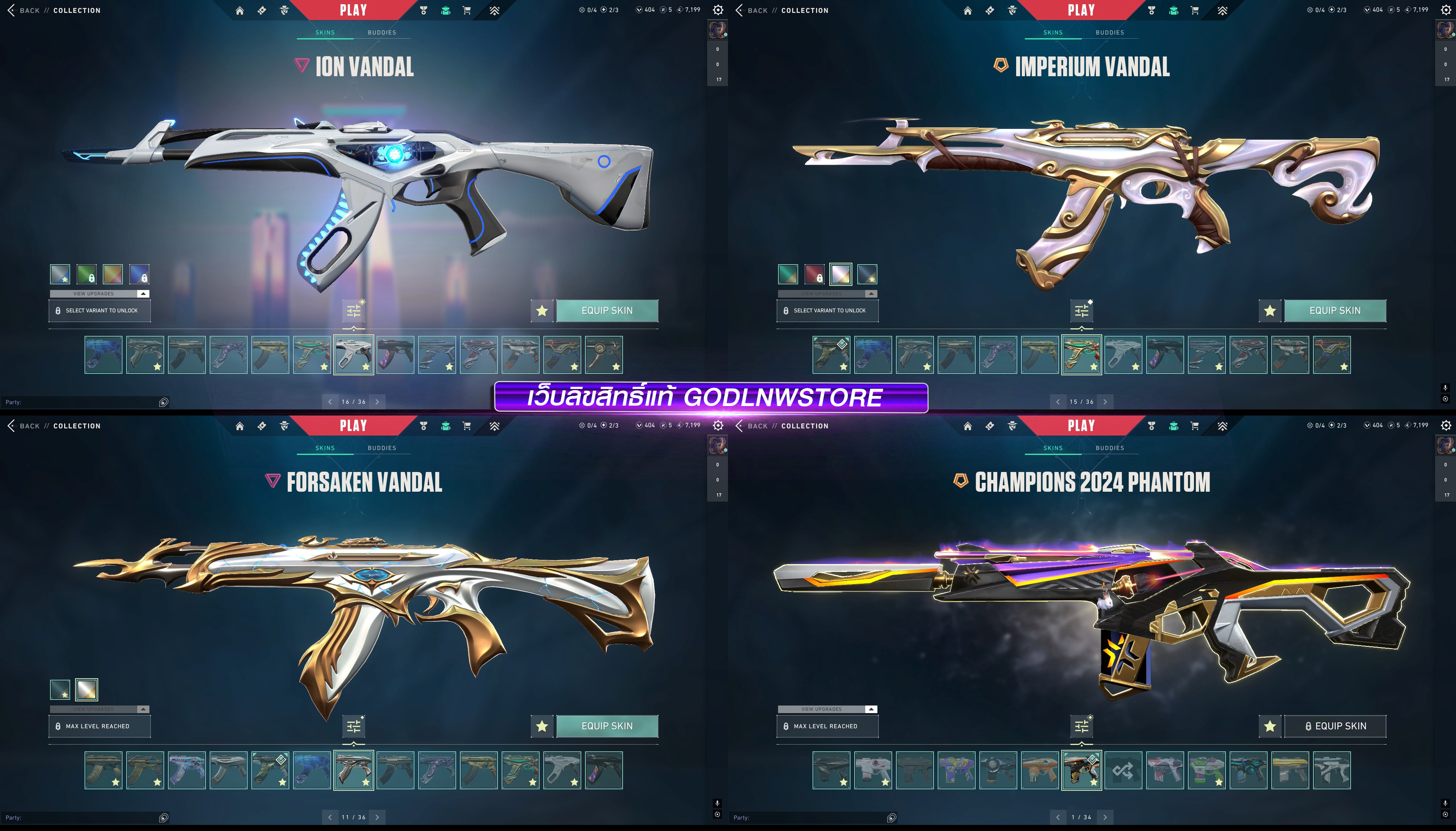Open View Upgrades for Champions 2024 Phantom
Screen dimensions: 1456x831
point(827,709)
